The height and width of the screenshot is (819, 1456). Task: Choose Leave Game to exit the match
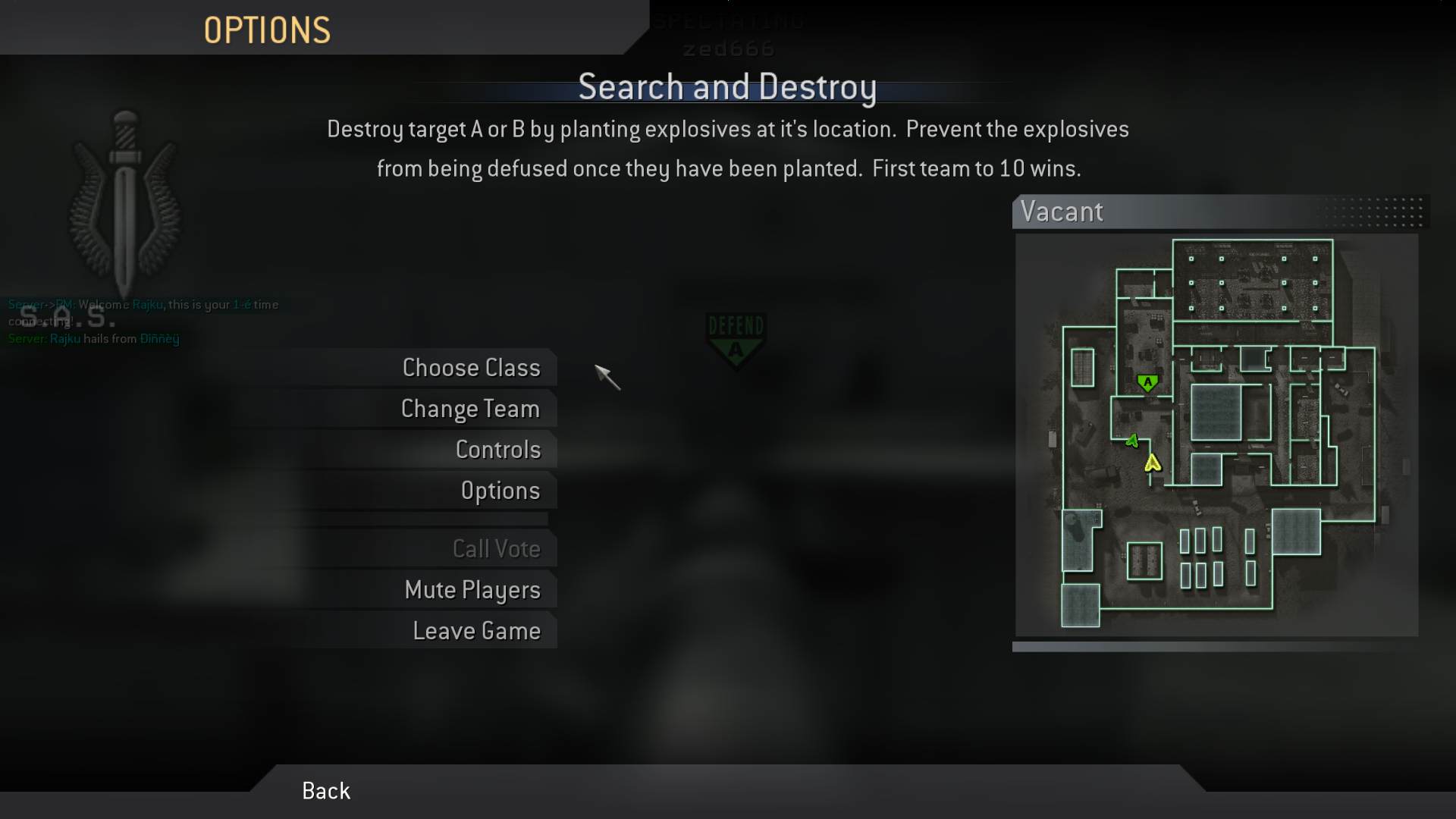[476, 630]
